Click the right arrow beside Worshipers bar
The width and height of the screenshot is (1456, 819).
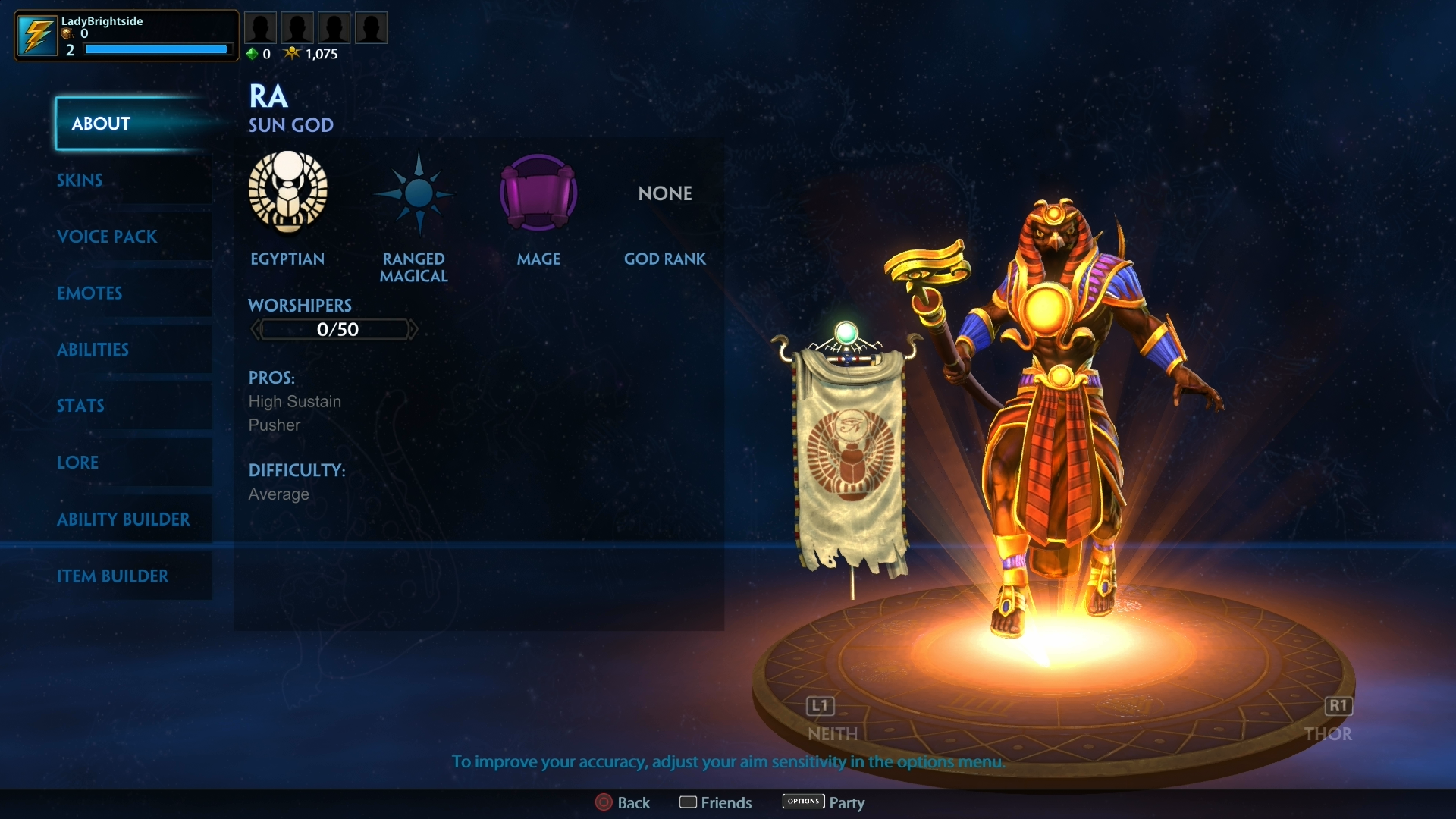tap(414, 328)
